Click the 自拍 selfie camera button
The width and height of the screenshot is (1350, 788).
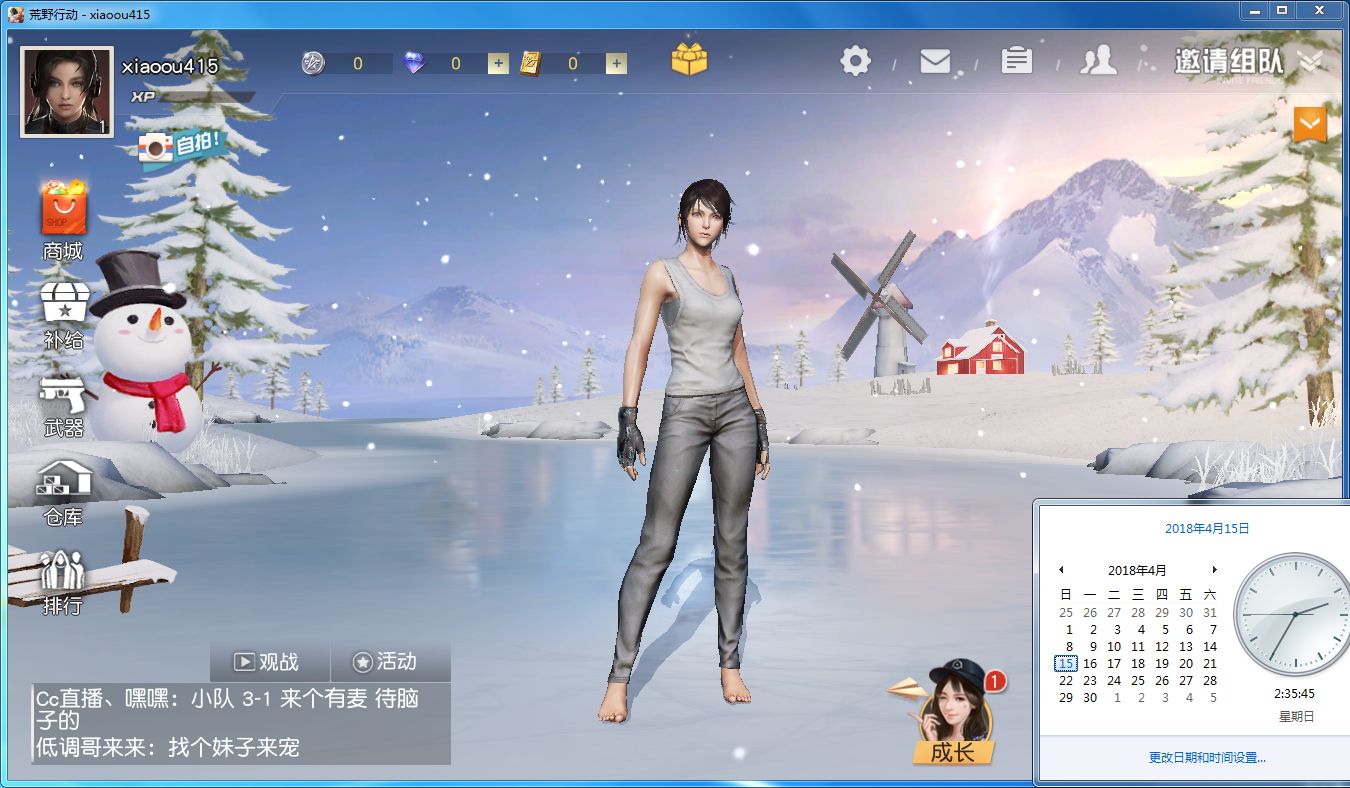(181, 148)
